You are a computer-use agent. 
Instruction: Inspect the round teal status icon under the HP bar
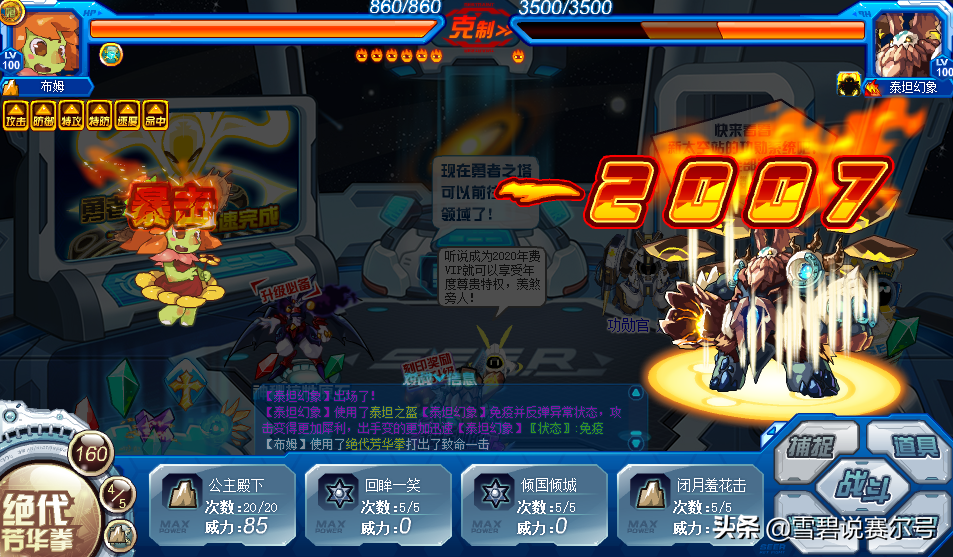(x=111, y=54)
